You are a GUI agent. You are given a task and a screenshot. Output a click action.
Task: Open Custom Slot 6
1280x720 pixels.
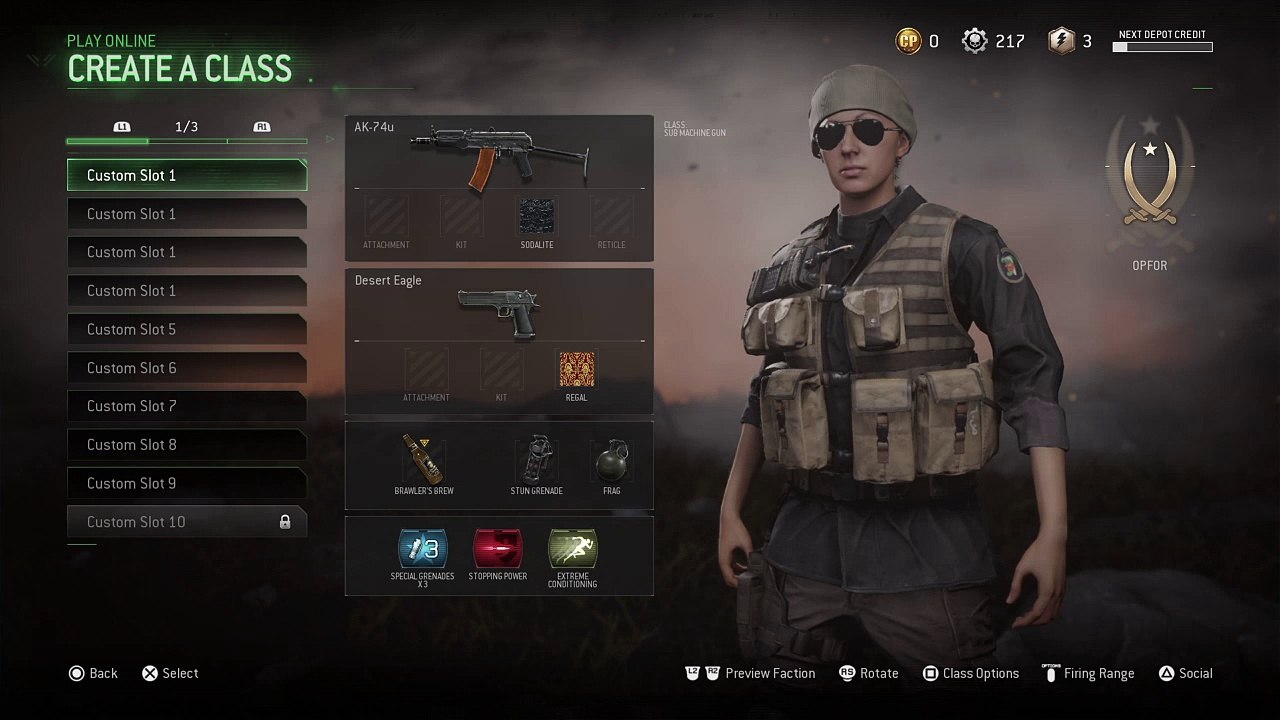click(x=187, y=368)
